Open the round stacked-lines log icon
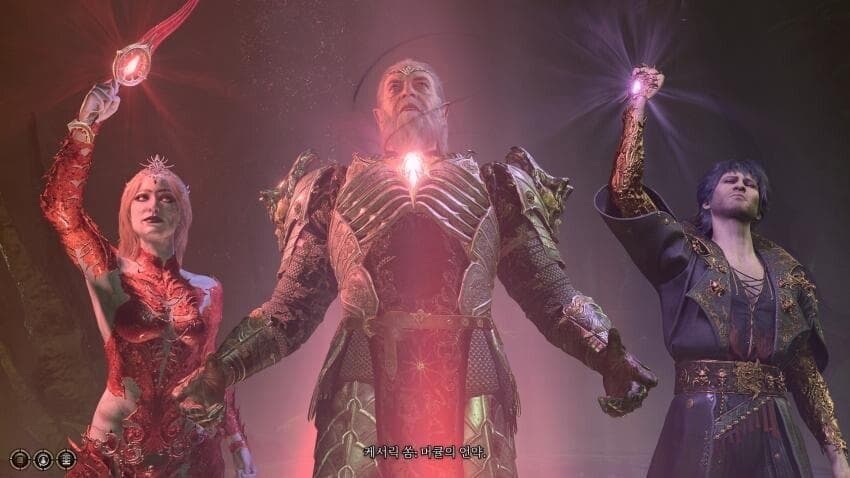 pyautogui.click(x=66, y=460)
